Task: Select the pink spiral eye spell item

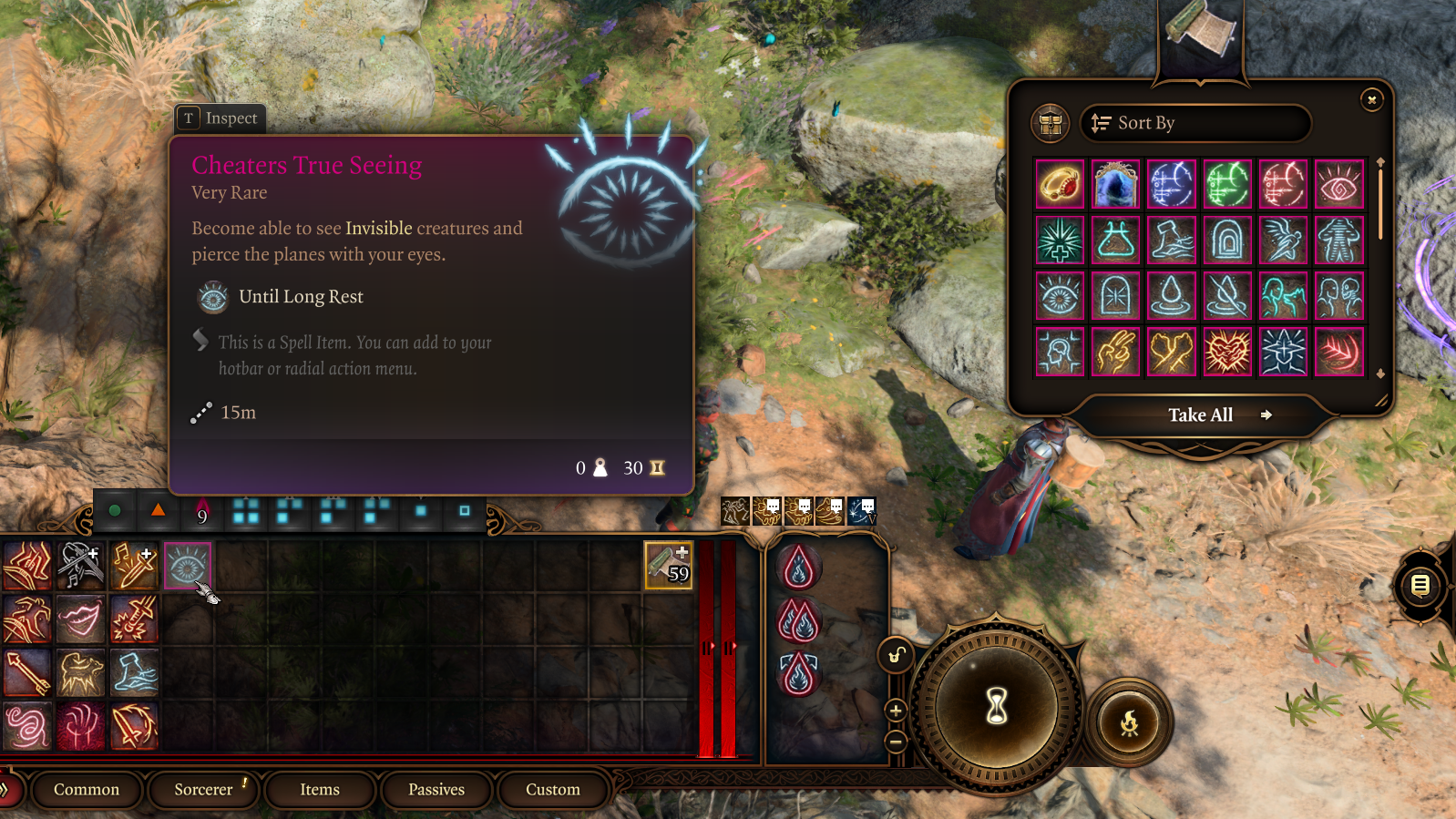Action: click(1338, 185)
